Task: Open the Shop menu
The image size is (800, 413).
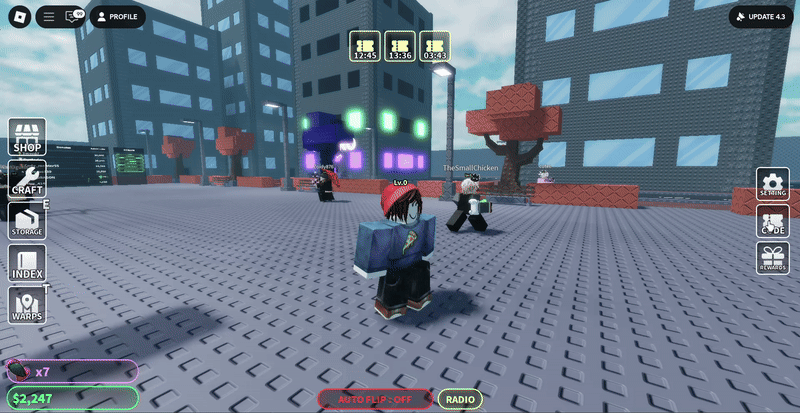Action: point(29,137)
